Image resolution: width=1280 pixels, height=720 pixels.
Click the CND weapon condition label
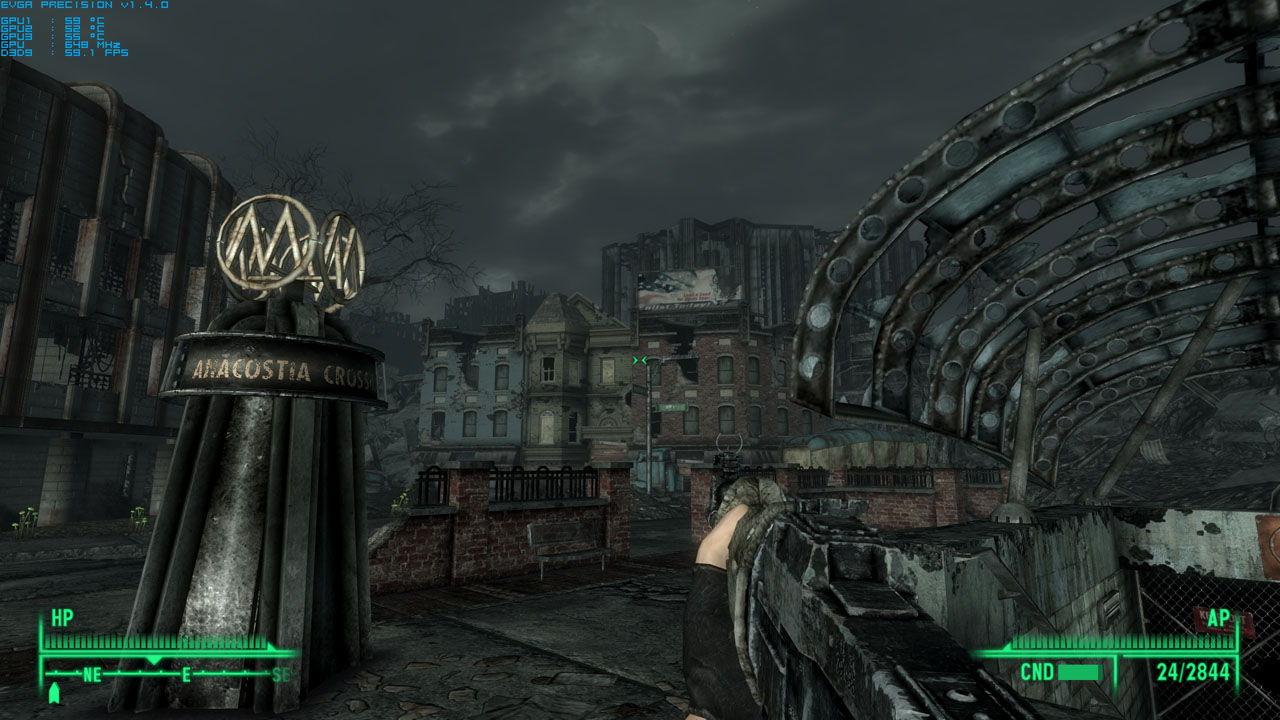pos(1037,670)
